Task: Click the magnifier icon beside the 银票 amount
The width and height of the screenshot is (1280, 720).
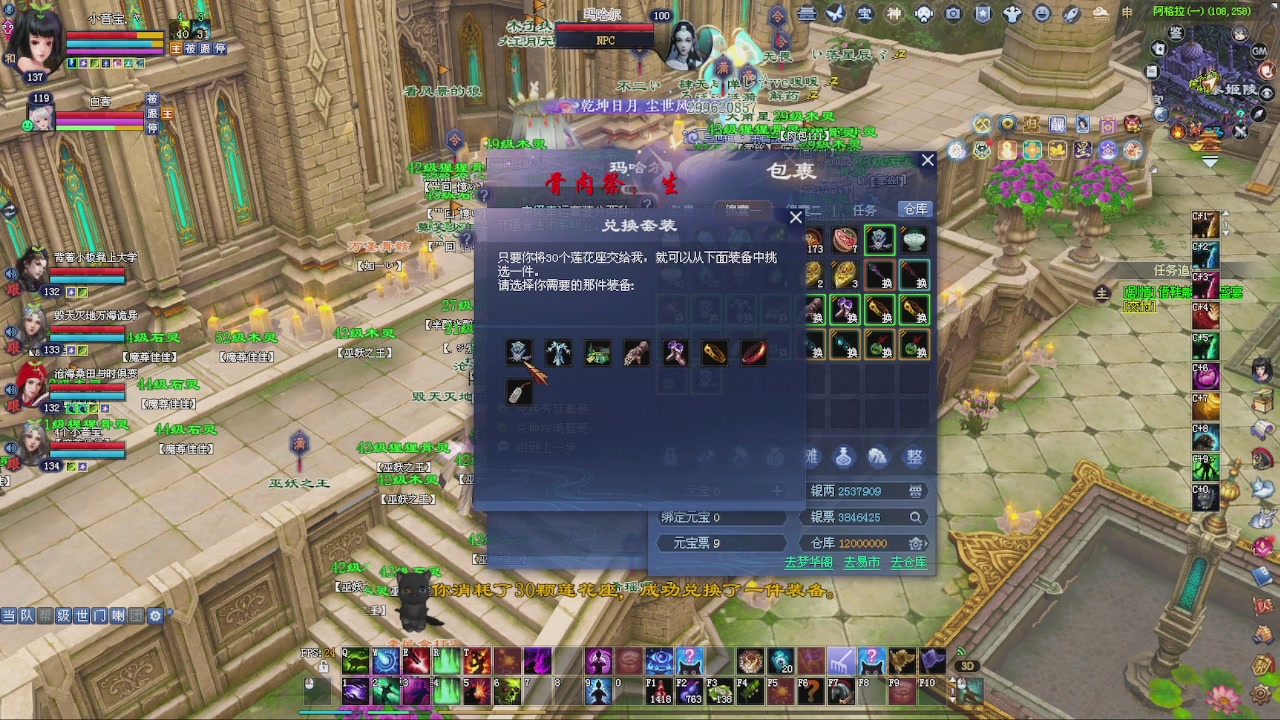Action: pyautogui.click(x=916, y=517)
